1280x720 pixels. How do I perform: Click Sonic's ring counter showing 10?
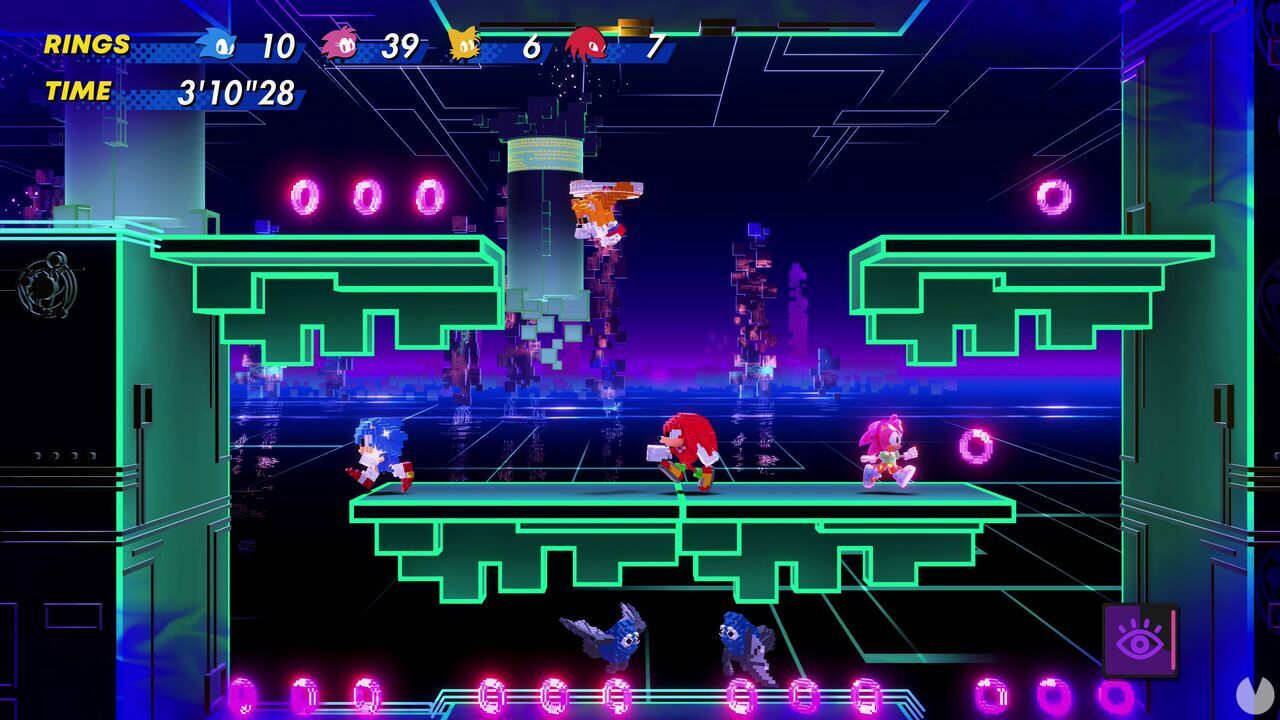pyautogui.click(x=281, y=44)
